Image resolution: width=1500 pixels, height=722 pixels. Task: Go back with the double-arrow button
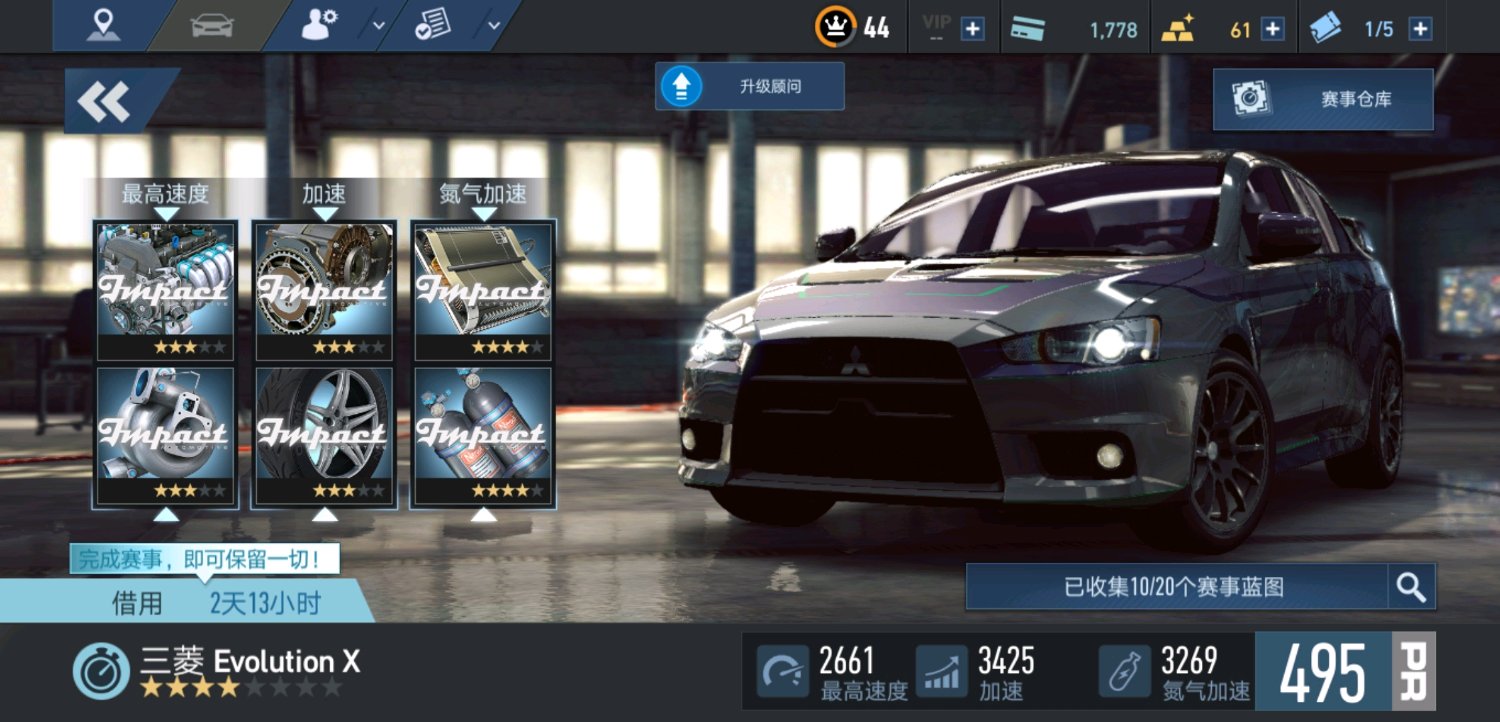pyautogui.click(x=106, y=101)
